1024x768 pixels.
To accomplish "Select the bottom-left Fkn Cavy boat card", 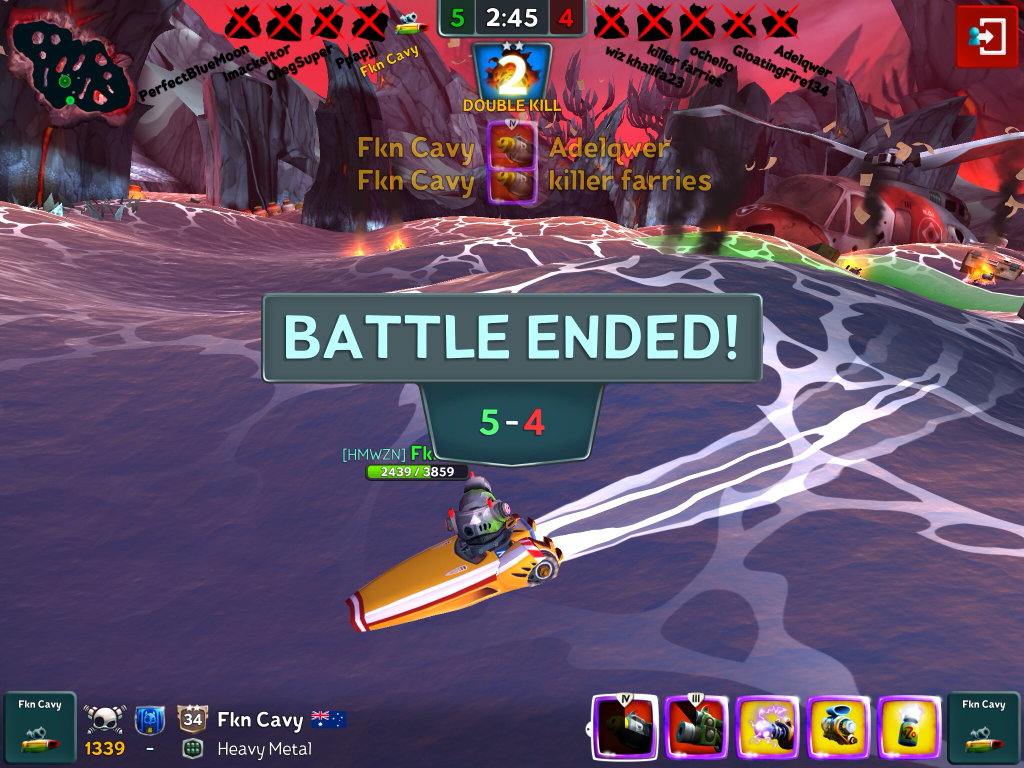I will coord(40,727).
